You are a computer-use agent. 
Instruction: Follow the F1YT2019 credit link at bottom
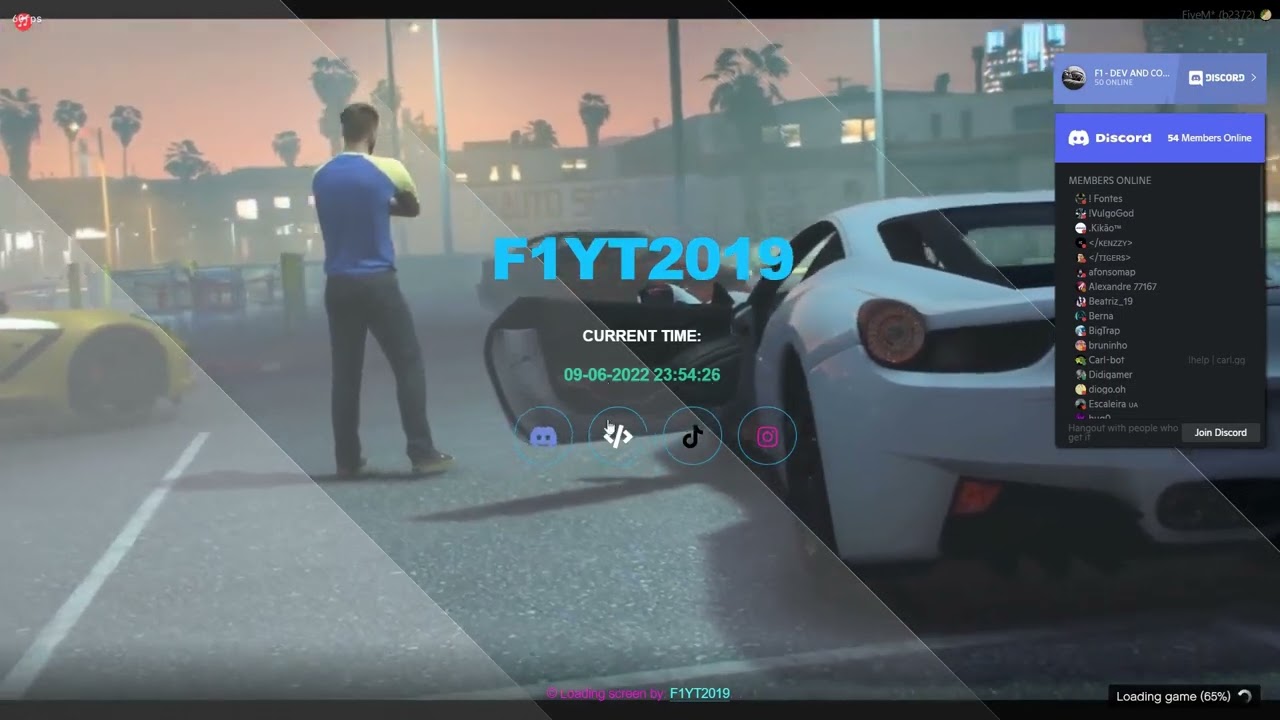click(699, 694)
